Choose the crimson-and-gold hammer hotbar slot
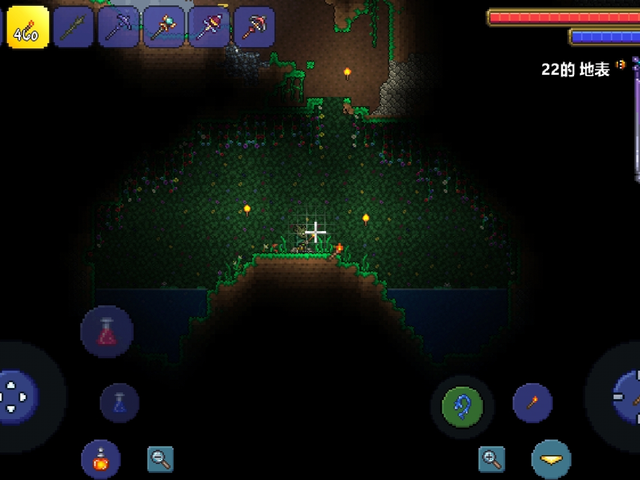The image size is (640, 480). [209, 27]
